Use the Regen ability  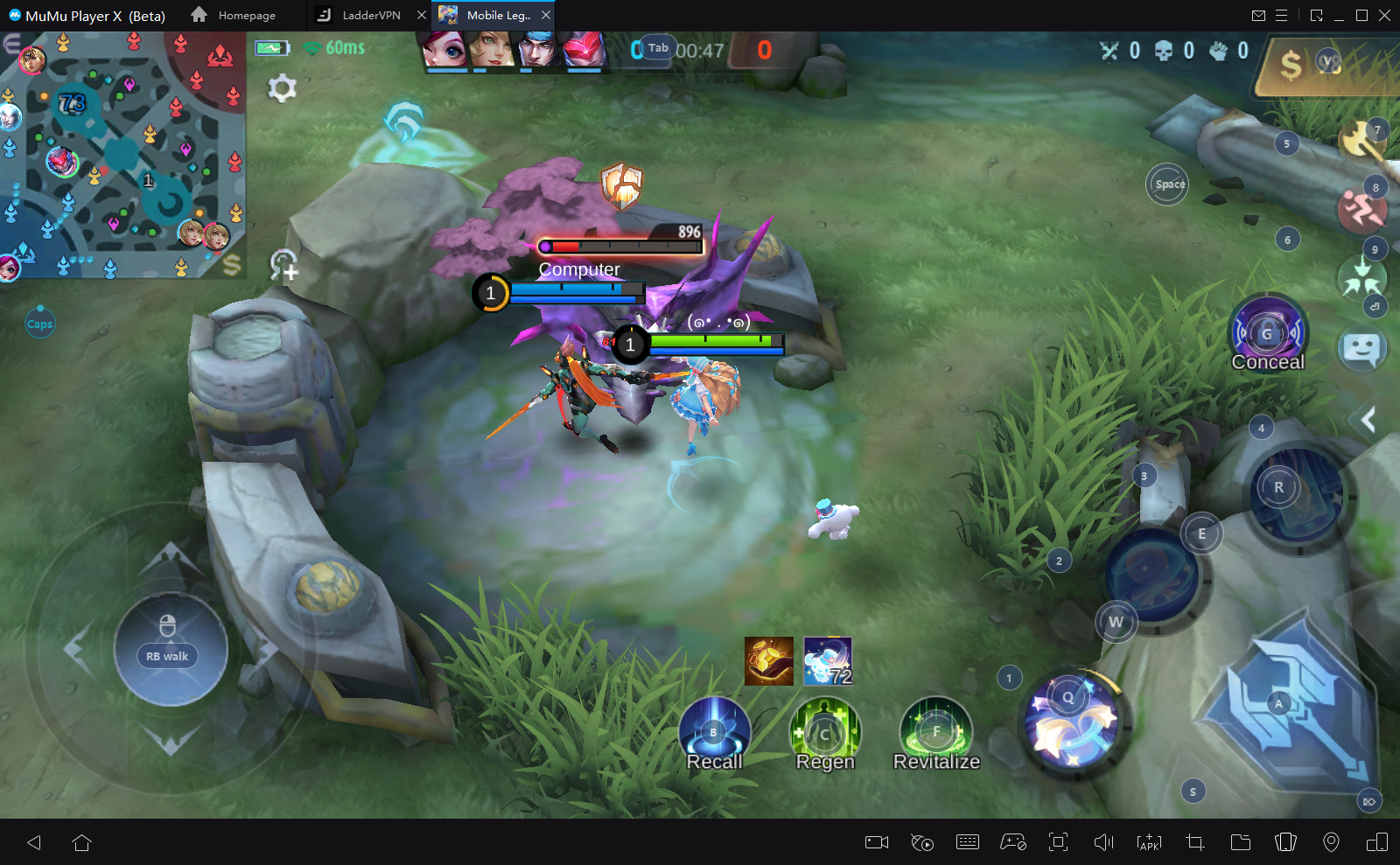point(825,733)
